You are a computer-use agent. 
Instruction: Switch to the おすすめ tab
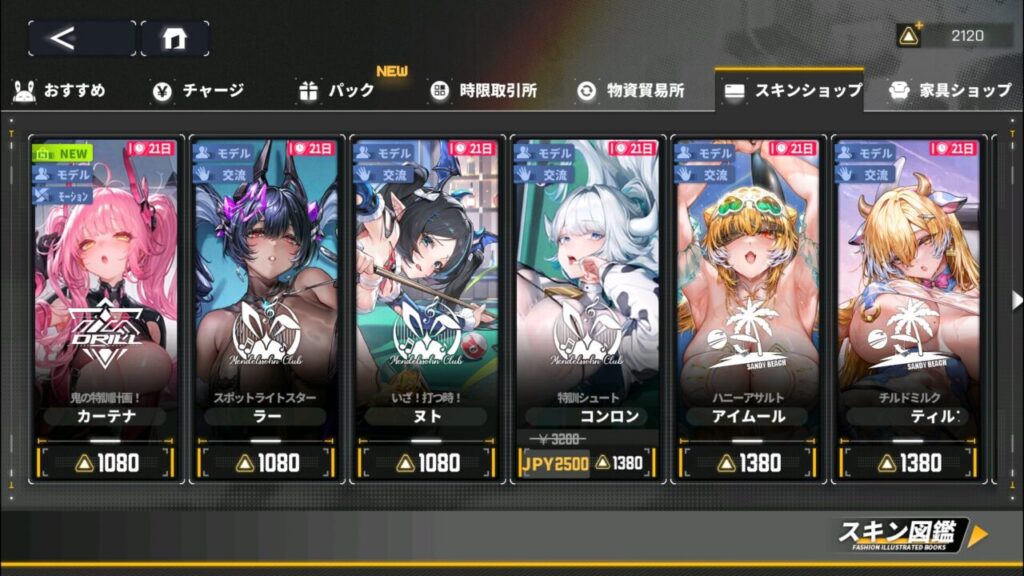[60, 91]
